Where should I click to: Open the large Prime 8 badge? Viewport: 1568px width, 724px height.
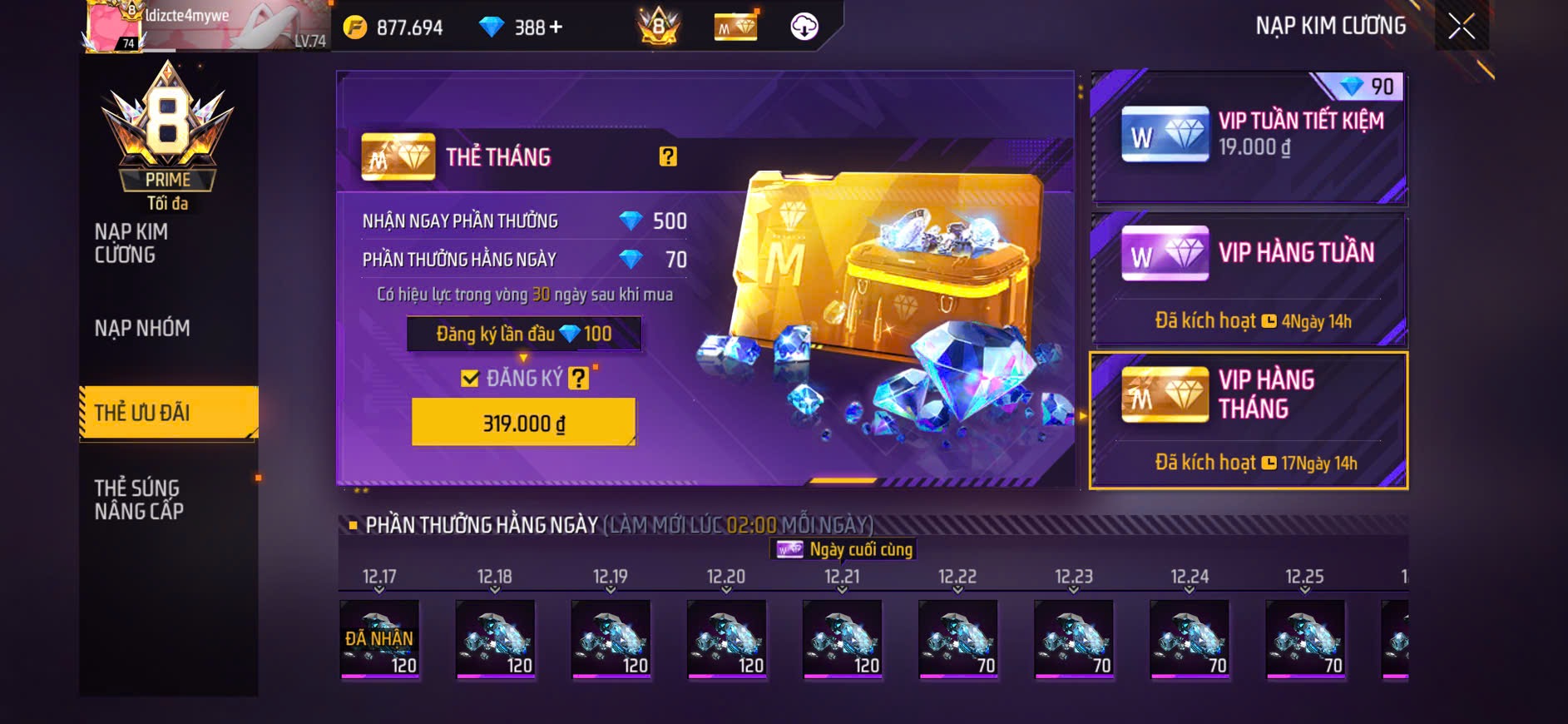(168, 125)
